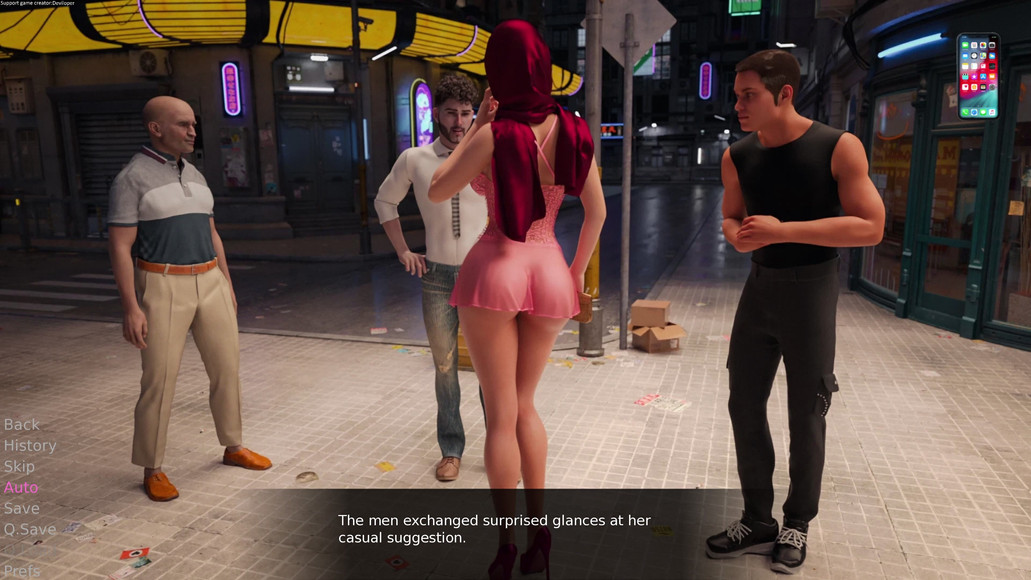Open Prefs settings

tap(22, 571)
